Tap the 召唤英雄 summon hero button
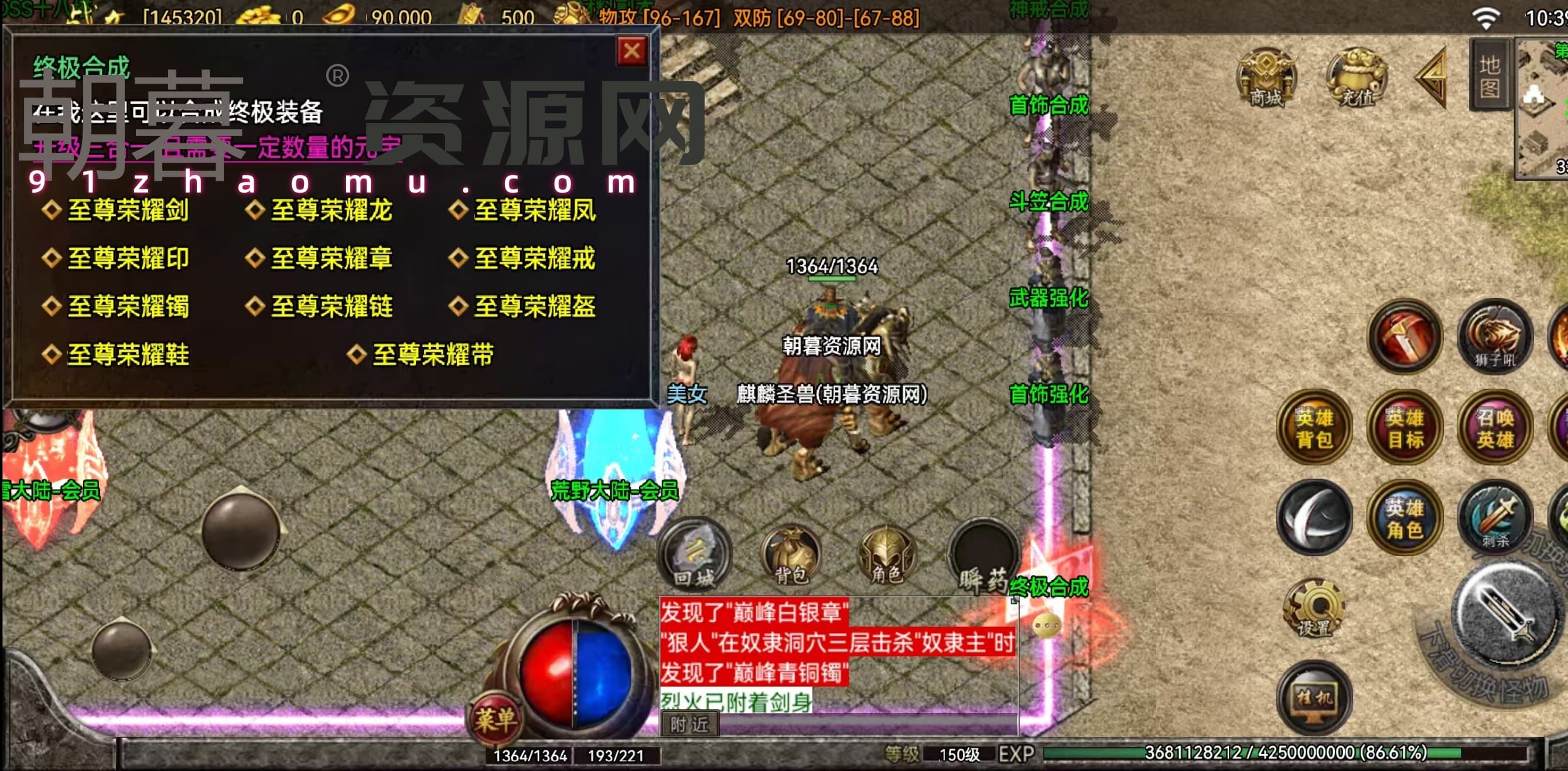Viewport: 1568px width, 771px height. point(1494,428)
